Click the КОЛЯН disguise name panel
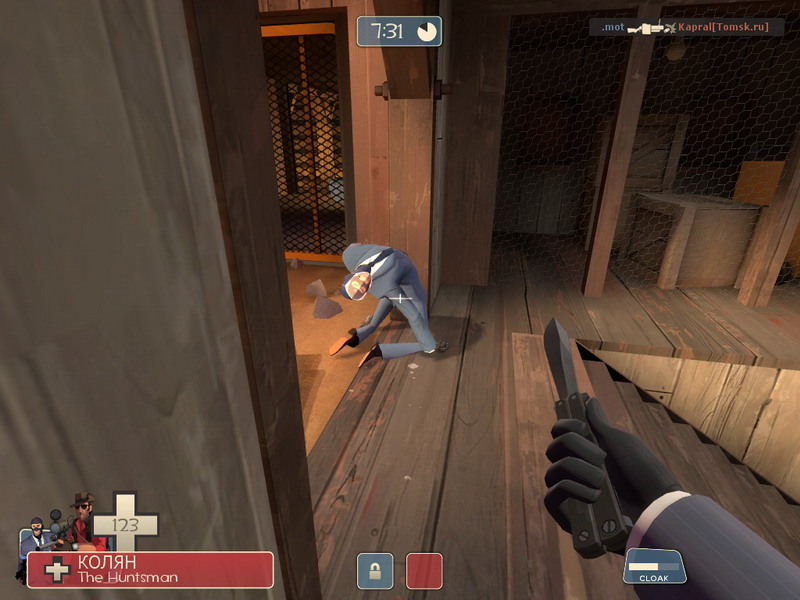 [150, 569]
